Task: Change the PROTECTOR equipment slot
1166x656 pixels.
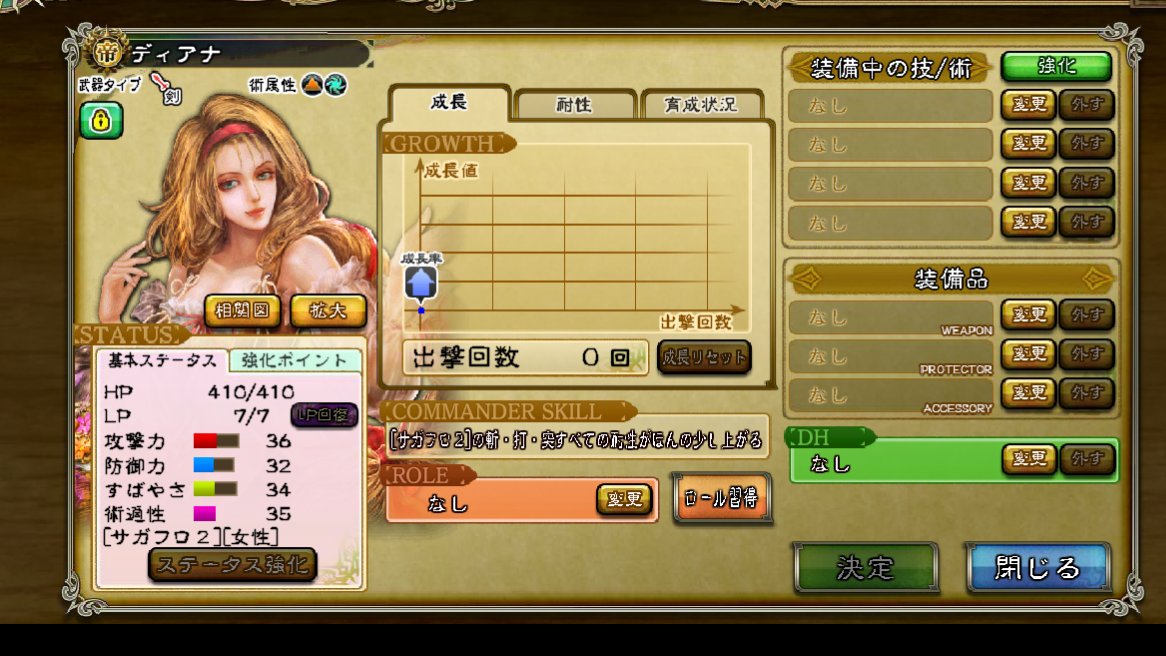Action: (x=1028, y=354)
